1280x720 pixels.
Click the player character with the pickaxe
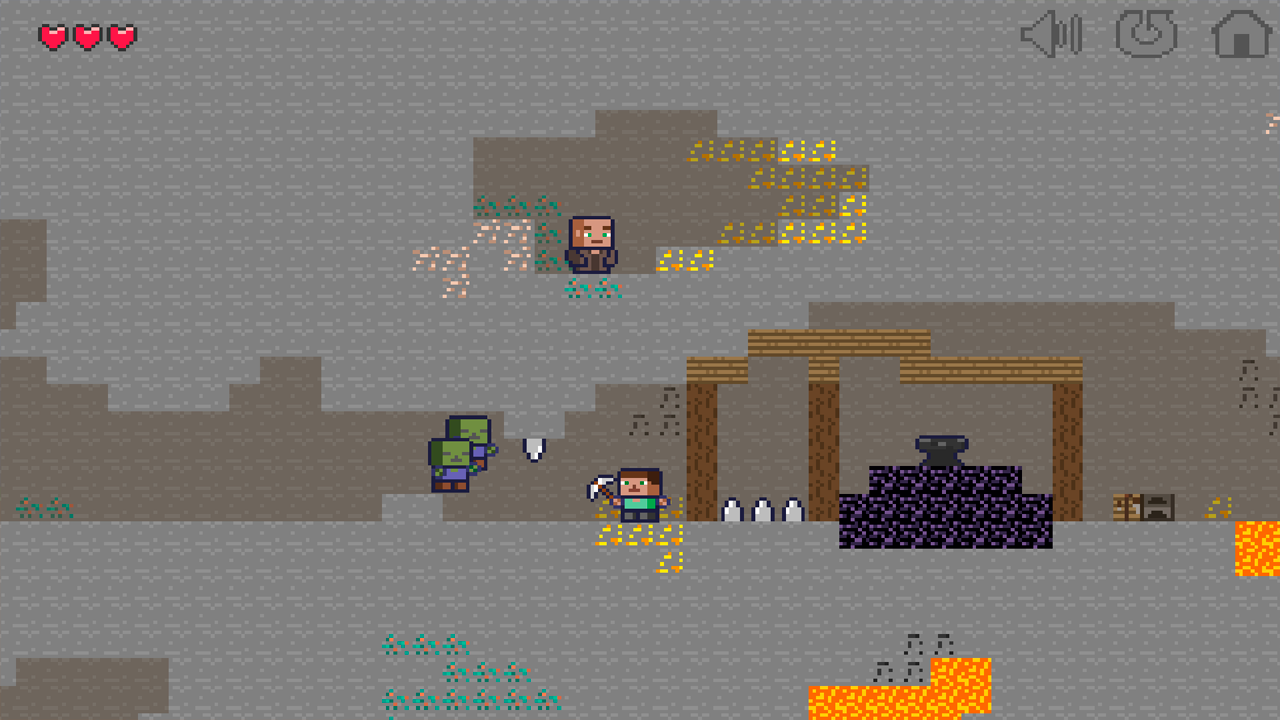click(x=640, y=495)
